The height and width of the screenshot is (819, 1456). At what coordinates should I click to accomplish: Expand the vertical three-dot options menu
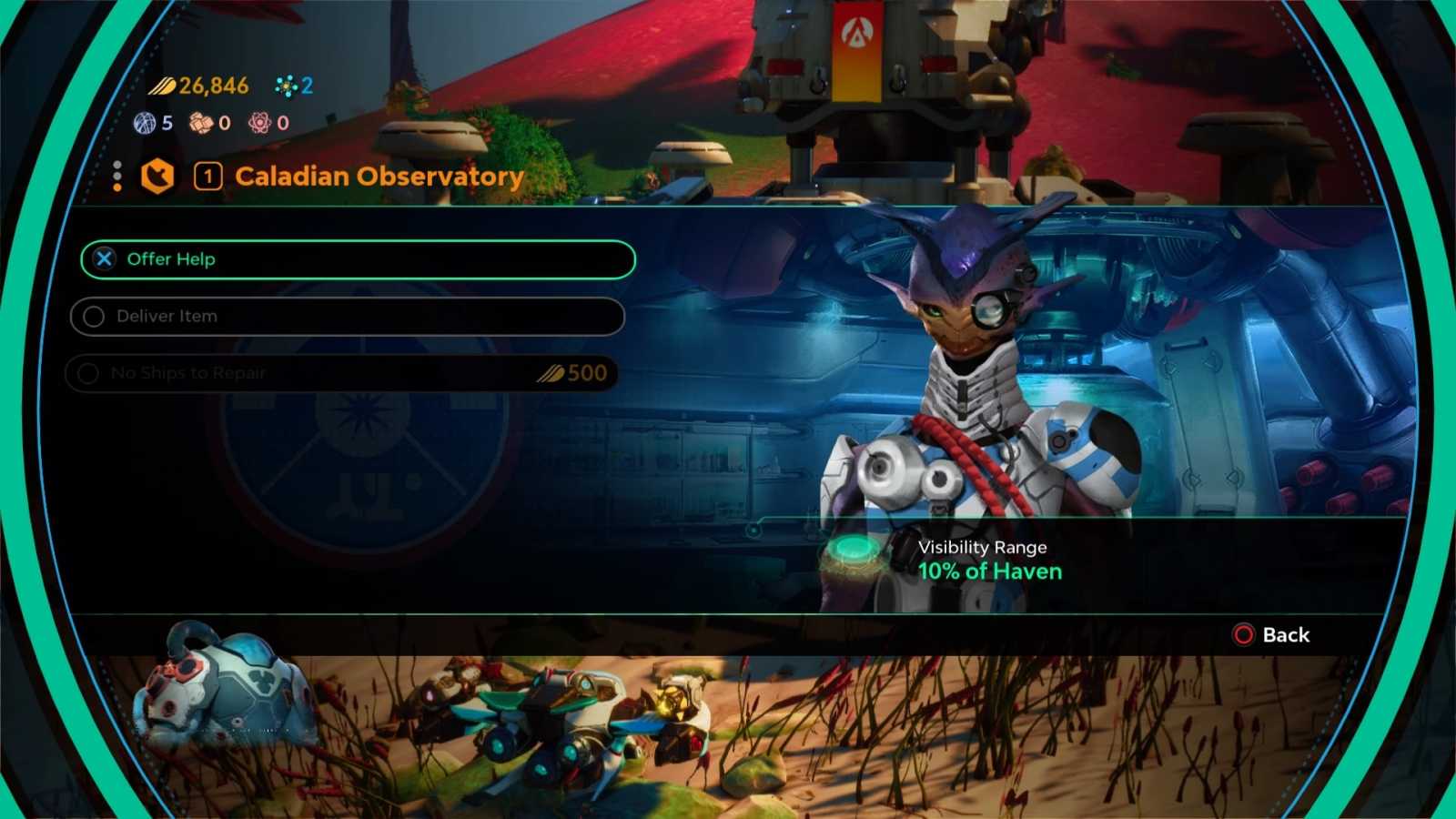click(x=117, y=176)
